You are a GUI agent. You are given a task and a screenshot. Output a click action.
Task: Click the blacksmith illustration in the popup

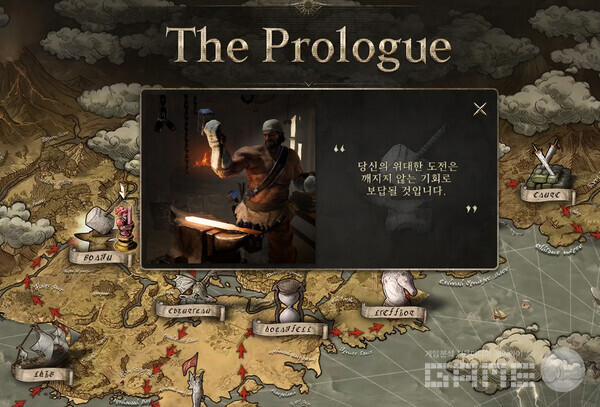click(x=238, y=181)
